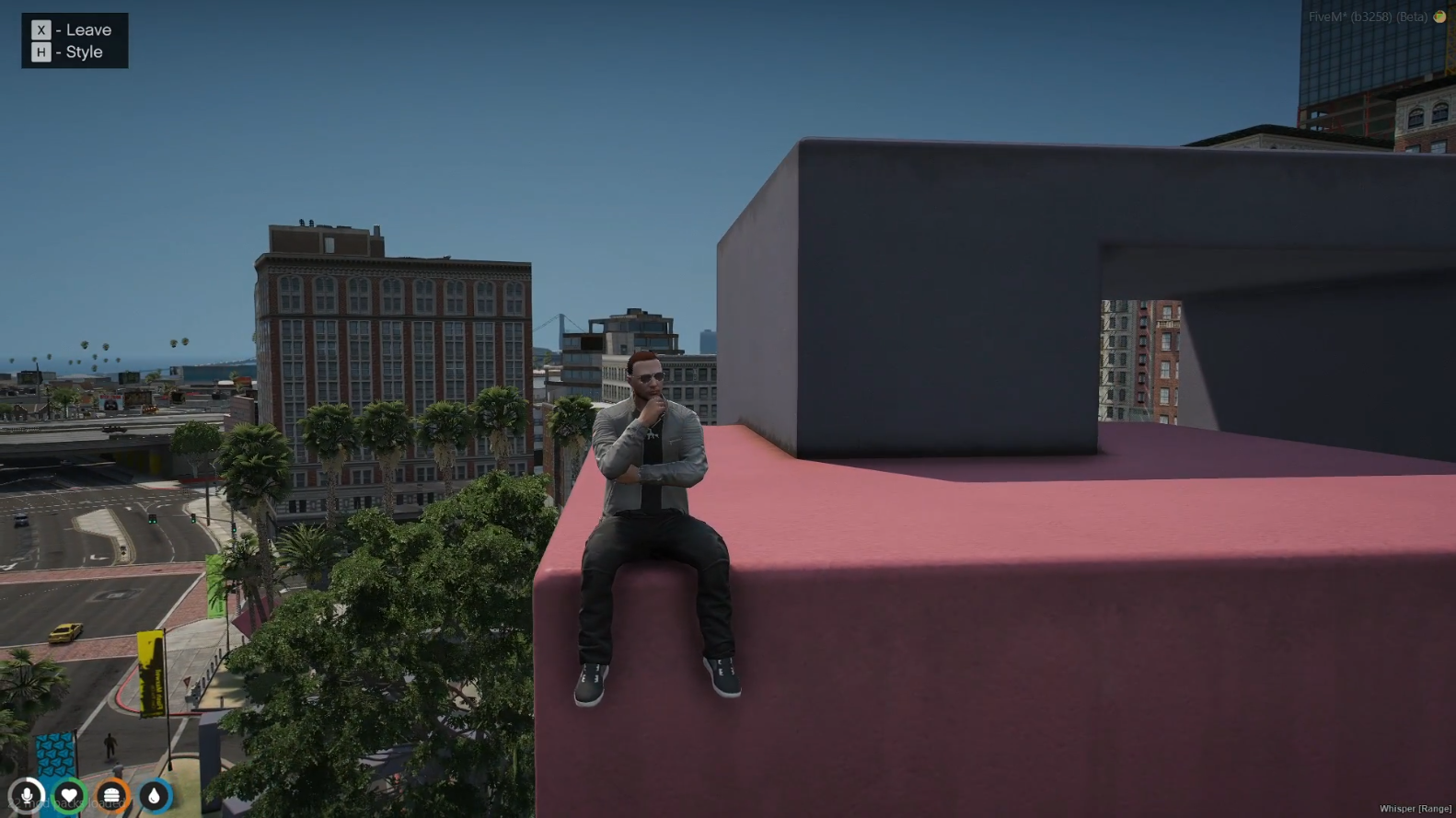The height and width of the screenshot is (818, 1456).
Task: Click the orange hunger progress ring
Action: 112,795
